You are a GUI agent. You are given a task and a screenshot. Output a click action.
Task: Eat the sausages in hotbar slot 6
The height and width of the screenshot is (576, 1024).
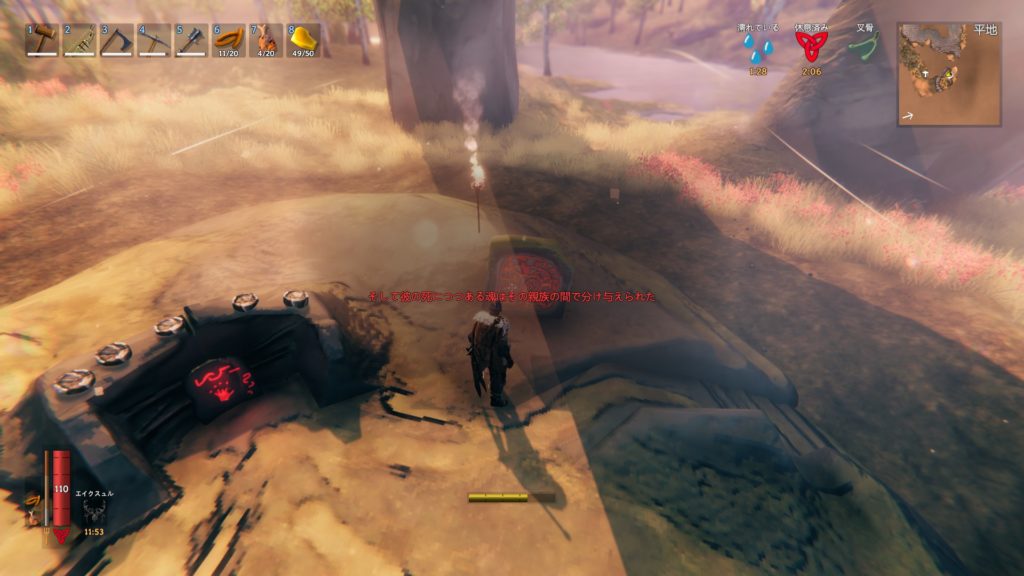(229, 40)
